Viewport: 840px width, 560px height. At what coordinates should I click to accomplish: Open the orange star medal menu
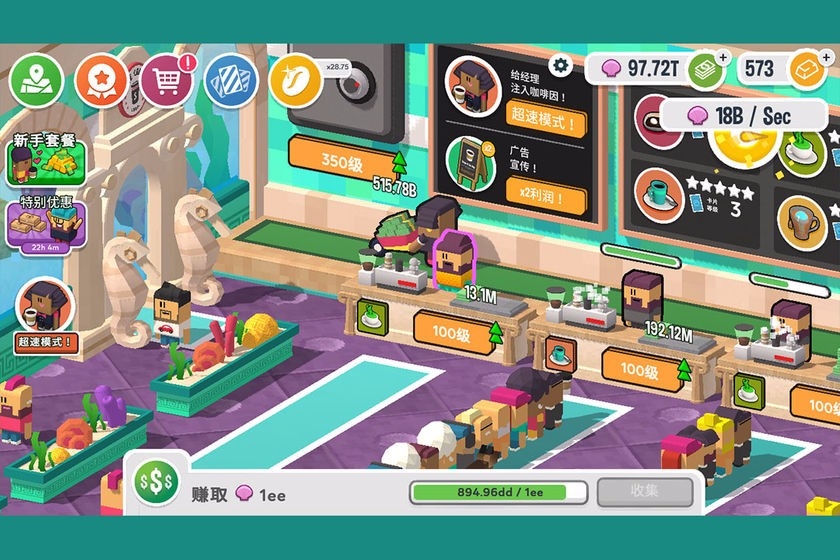[102, 80]
